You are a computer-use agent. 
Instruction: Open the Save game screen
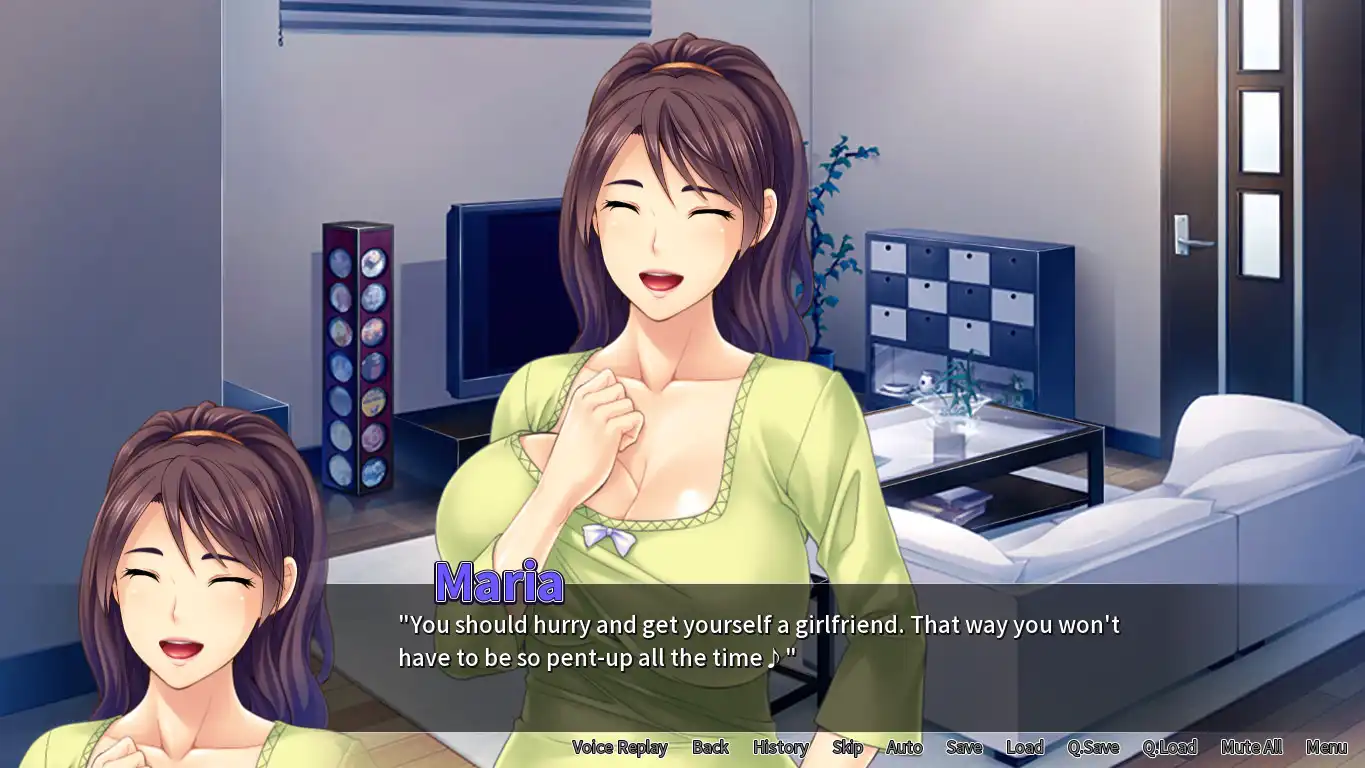point(964,747)
